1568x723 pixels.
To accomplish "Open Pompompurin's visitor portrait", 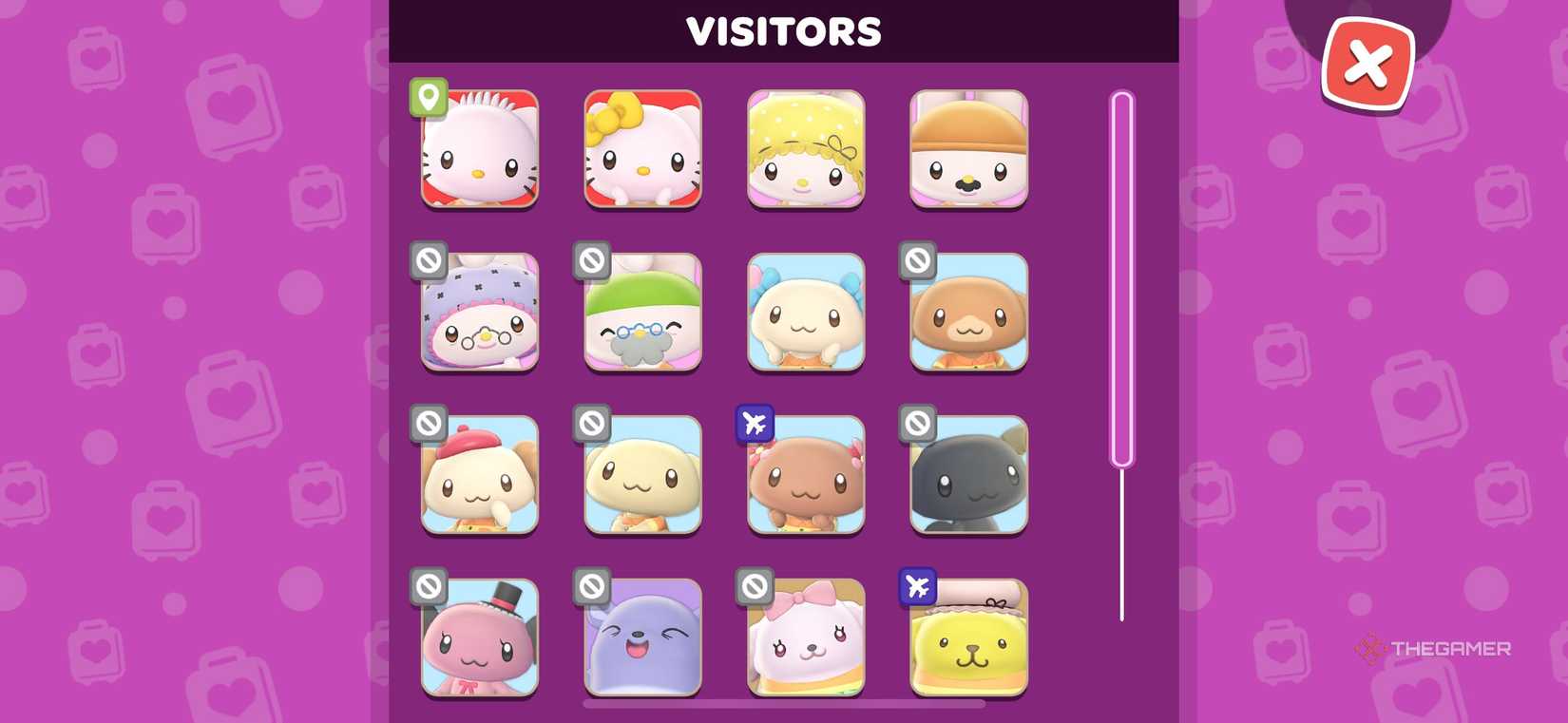I will tap(968, 639).
